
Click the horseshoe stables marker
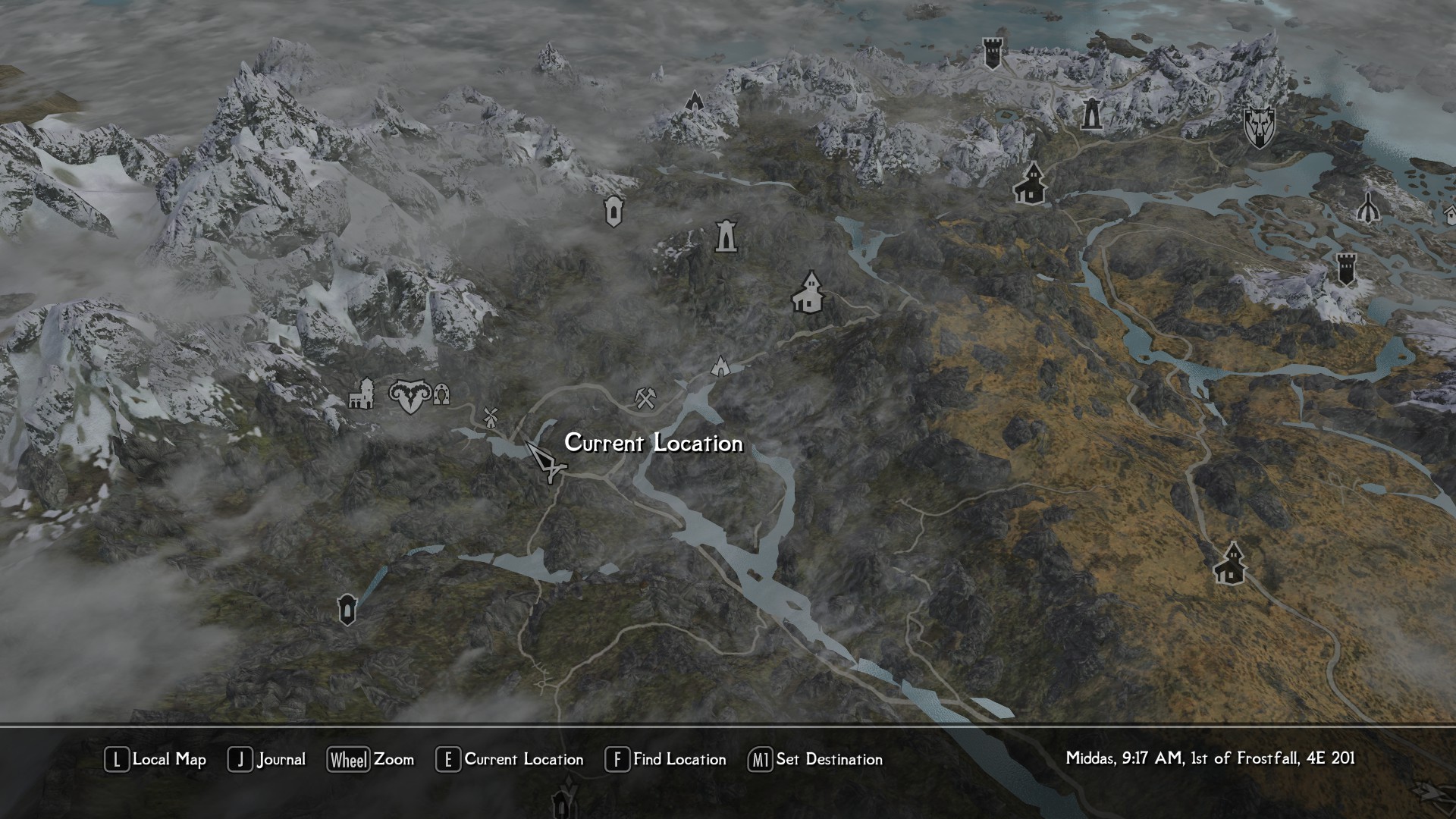point(441,394)
